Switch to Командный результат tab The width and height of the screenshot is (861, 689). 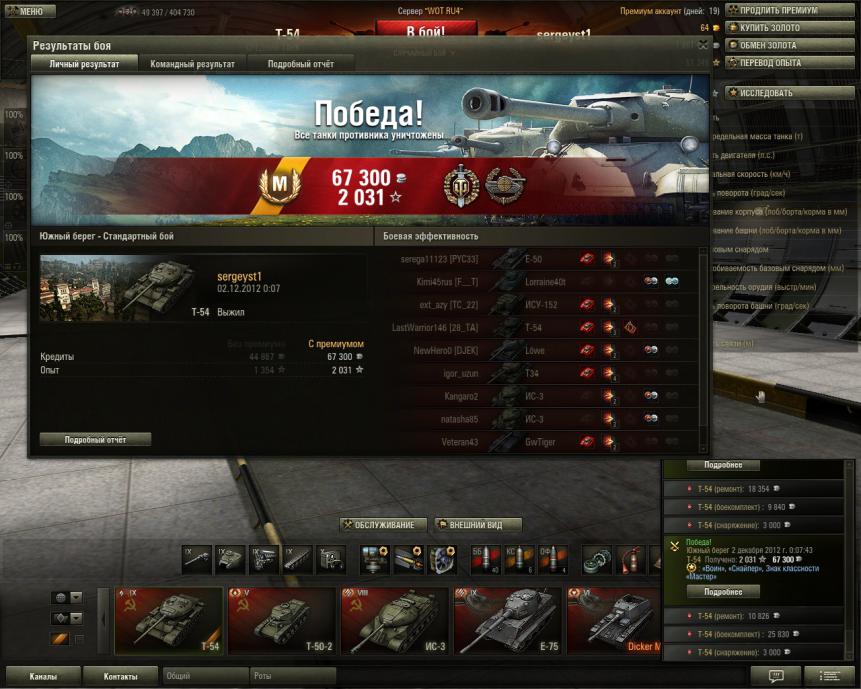[x=192, y=64]
